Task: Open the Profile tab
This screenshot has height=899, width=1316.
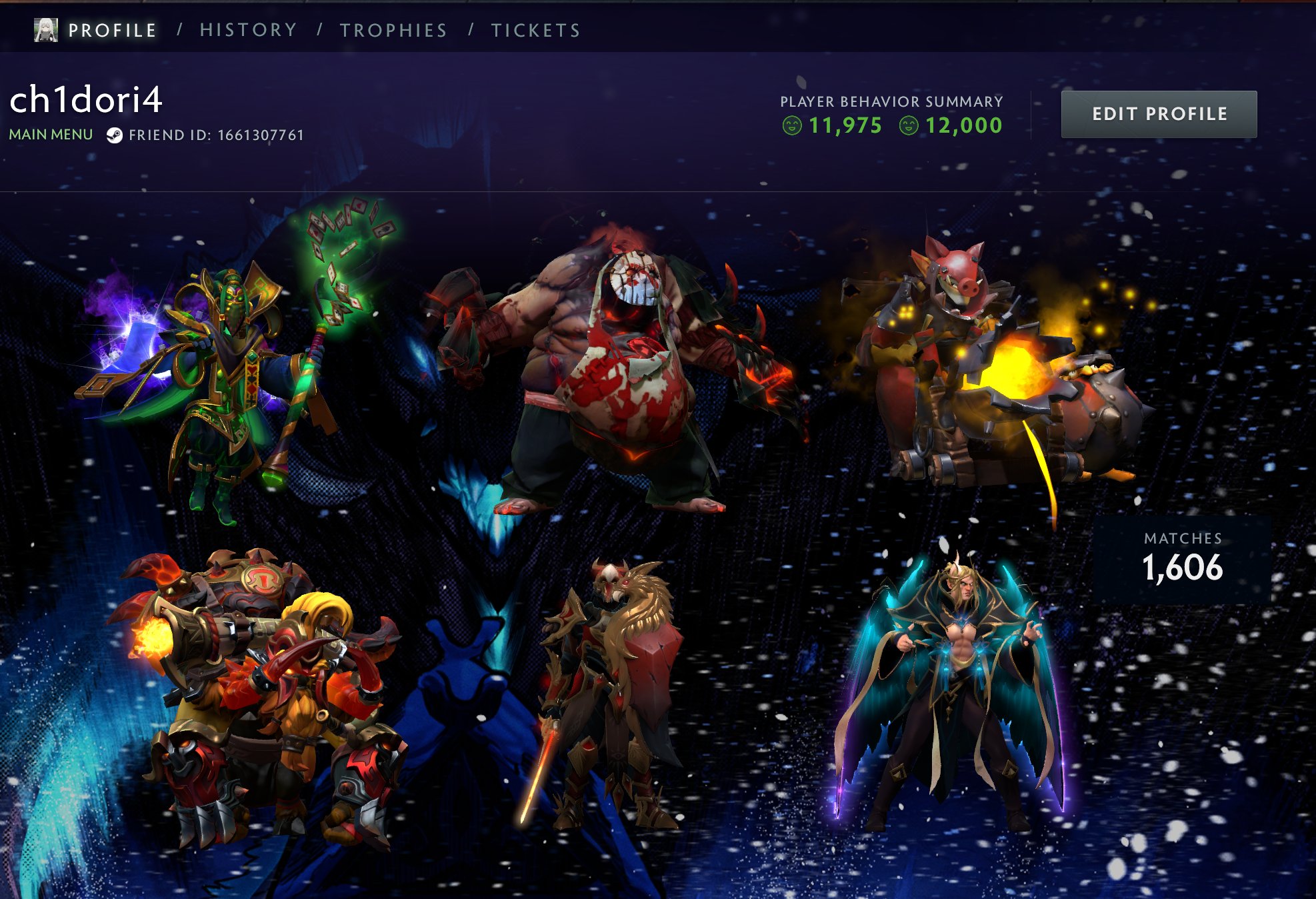Action: pyautogui.click(x=112, y=31)
